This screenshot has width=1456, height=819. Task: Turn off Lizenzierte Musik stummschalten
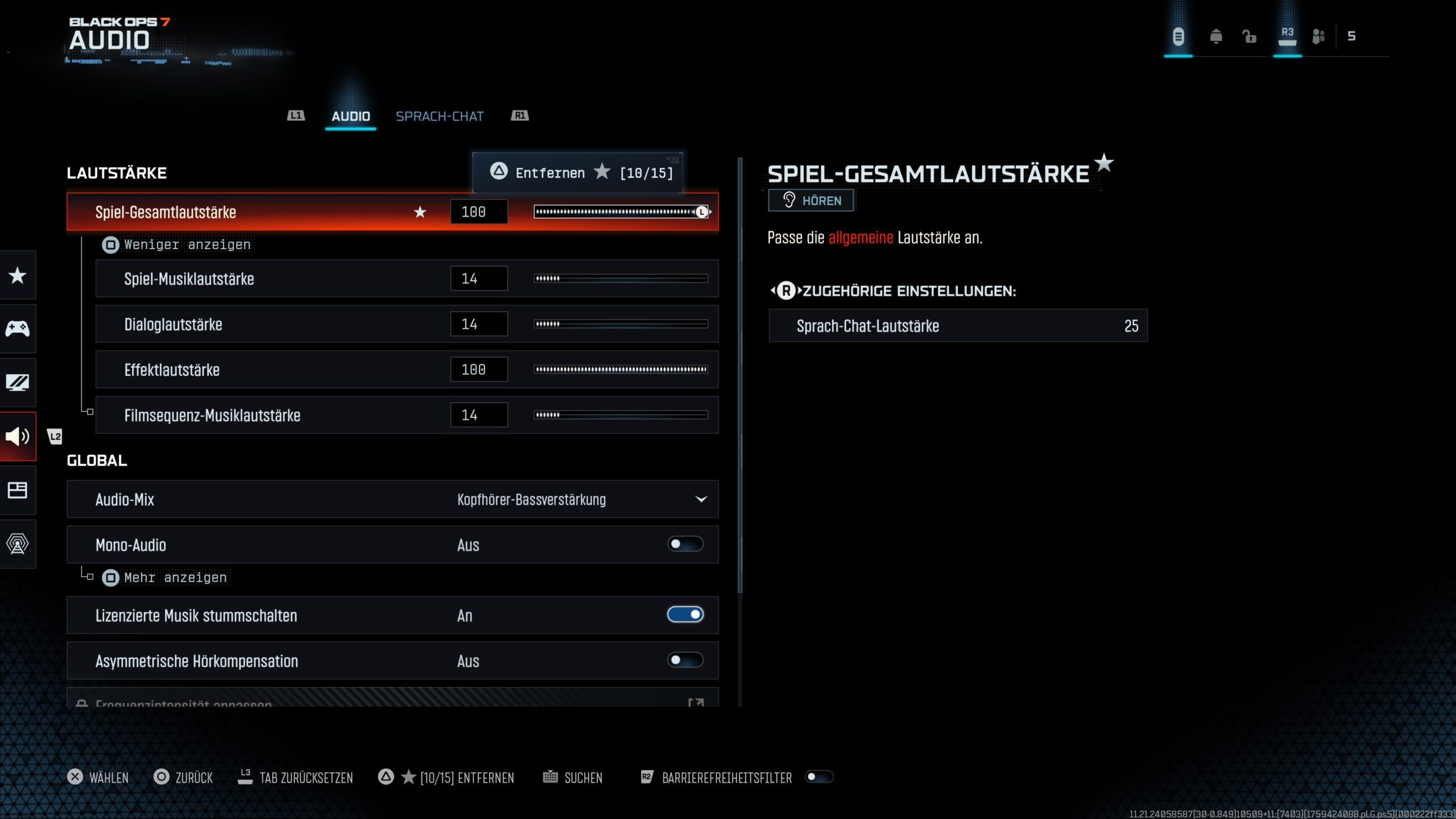pos(685,615)
